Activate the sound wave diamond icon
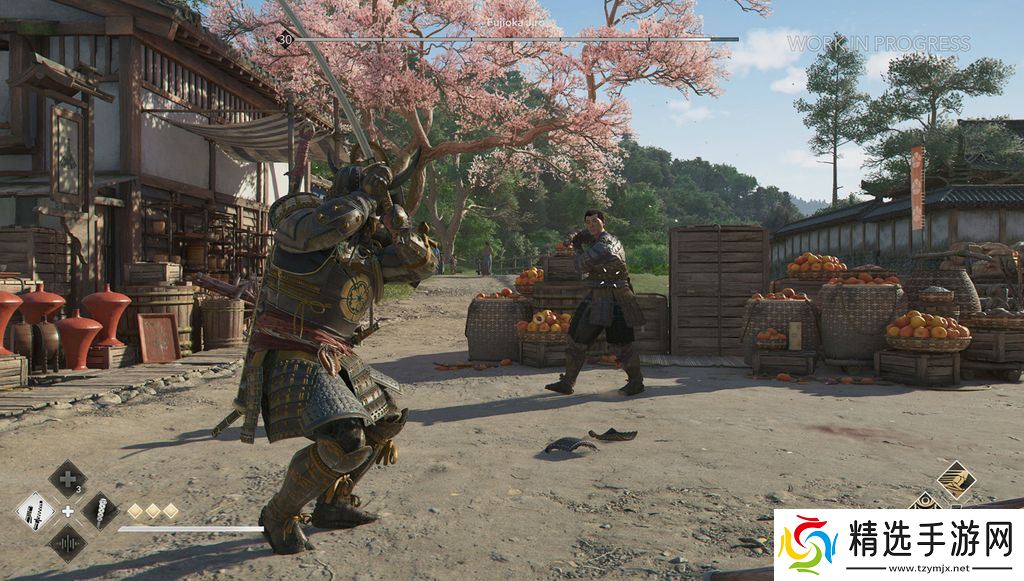The image size is (1024, 581). [x=67, y=544]
